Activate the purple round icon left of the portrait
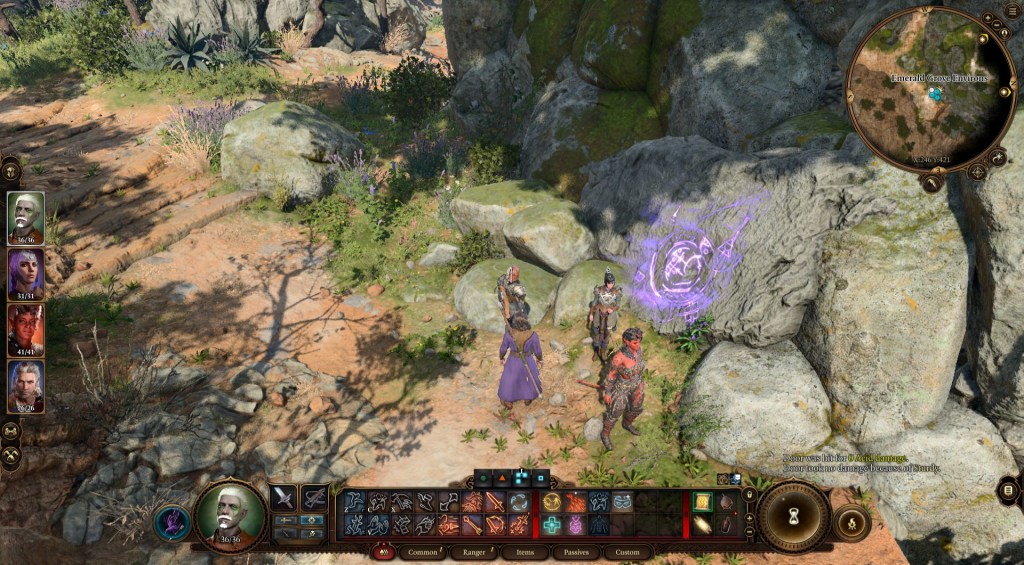Image resolution: width=1024 pixels, height=565 pixels. click(x=171, y=523)
